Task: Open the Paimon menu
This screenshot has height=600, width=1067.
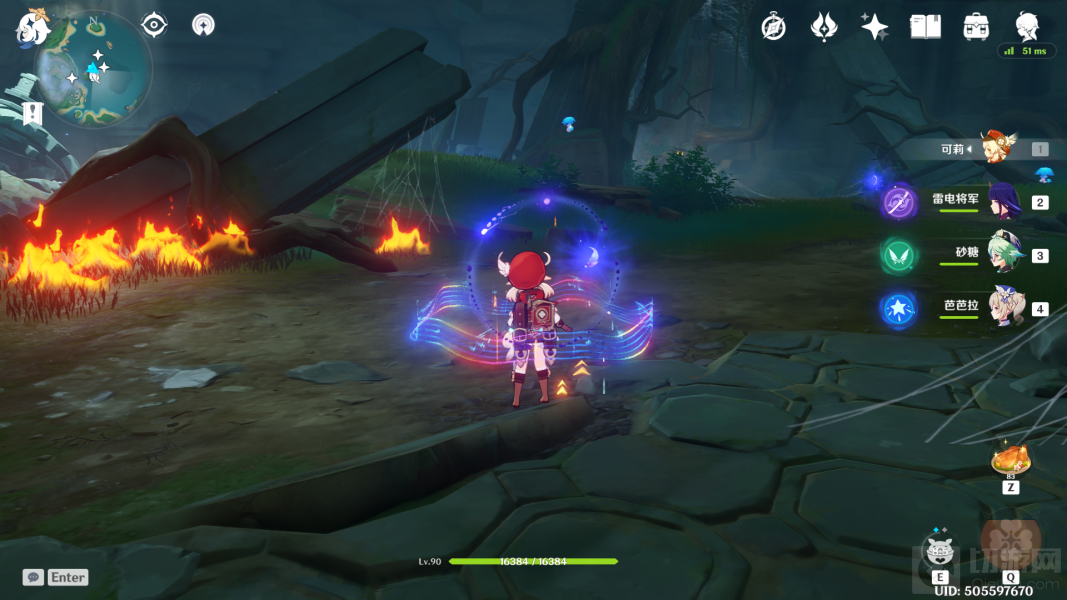Action: tap(32, 26)
